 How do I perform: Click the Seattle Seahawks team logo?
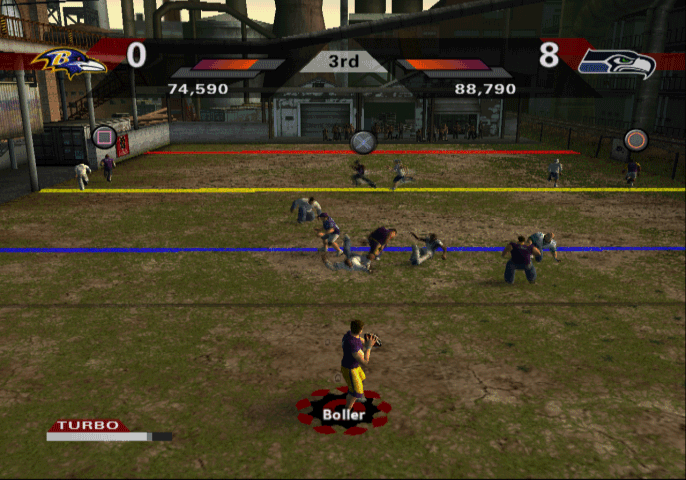coord(617,63)
